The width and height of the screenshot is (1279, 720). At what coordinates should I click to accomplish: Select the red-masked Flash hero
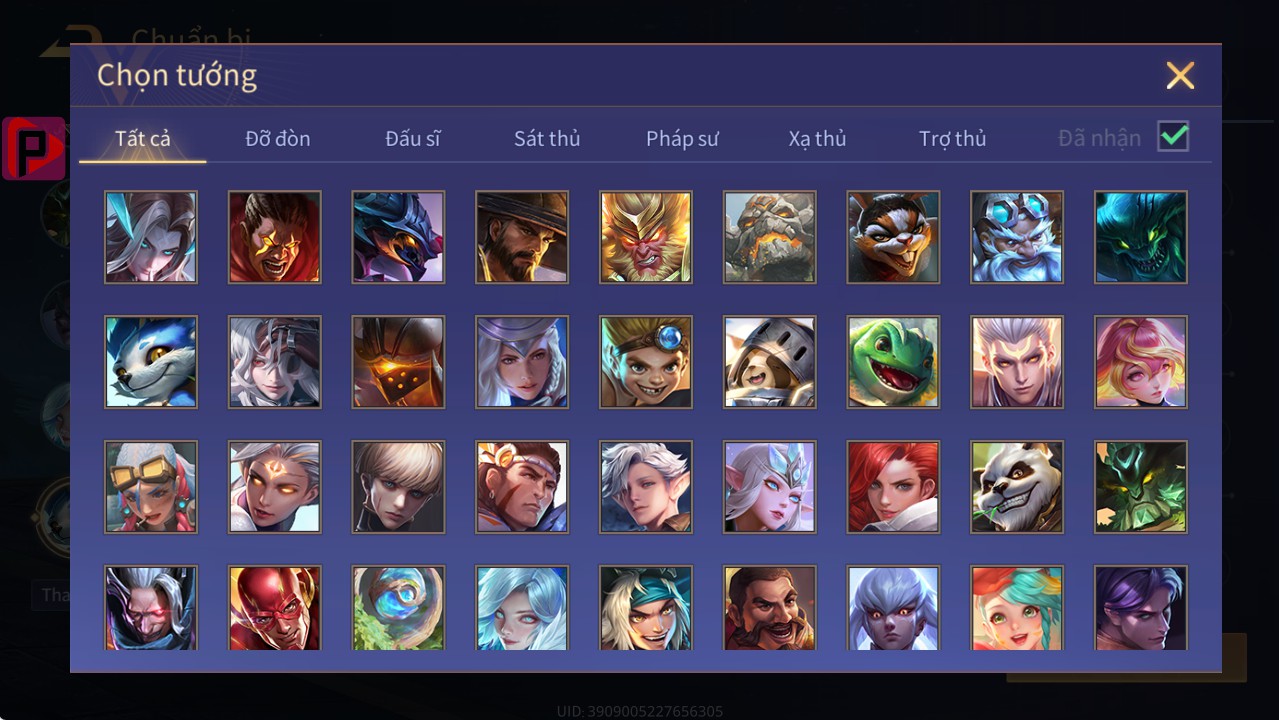pos(275,608)
